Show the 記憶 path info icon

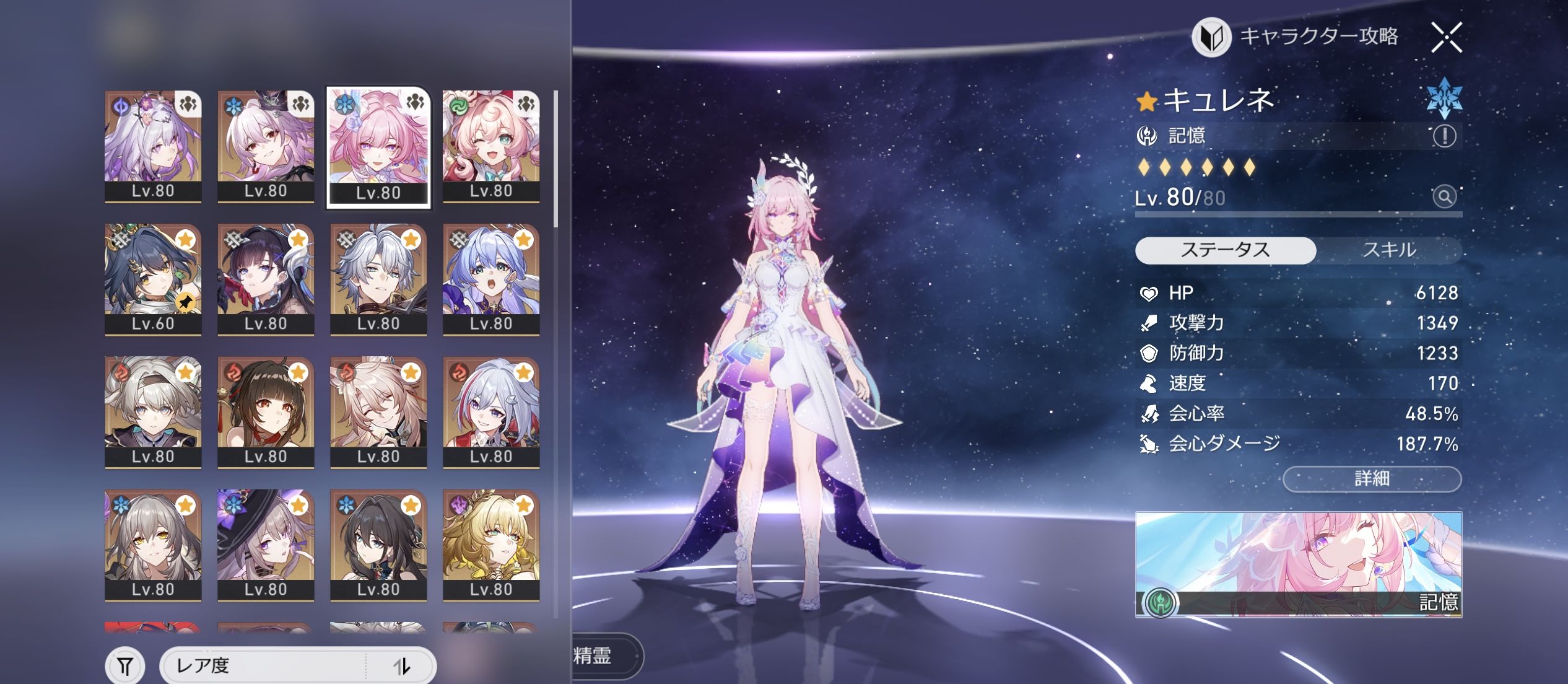click(x=1444, y=136)
